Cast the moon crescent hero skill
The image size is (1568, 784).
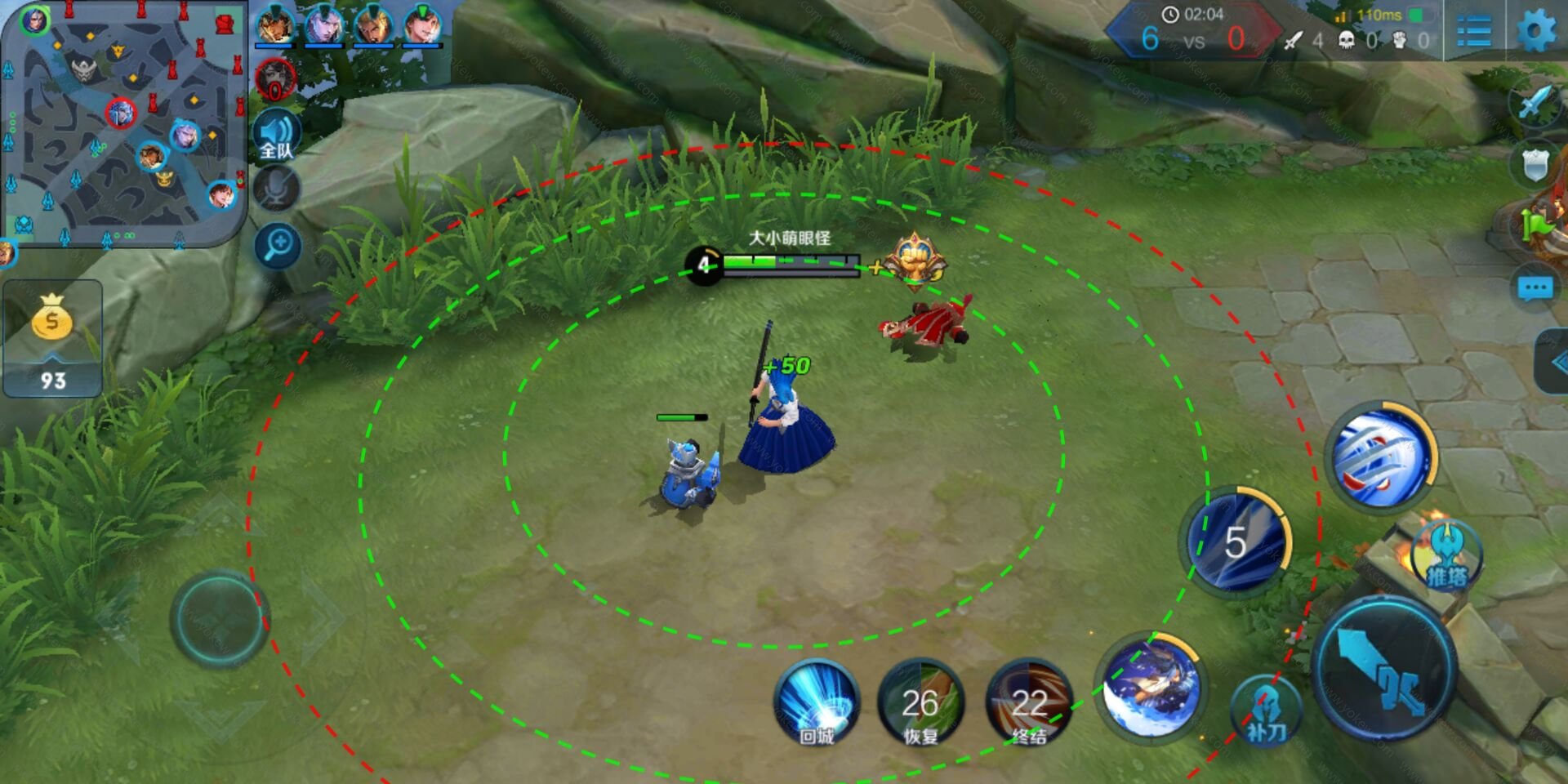pos(1151,686)
